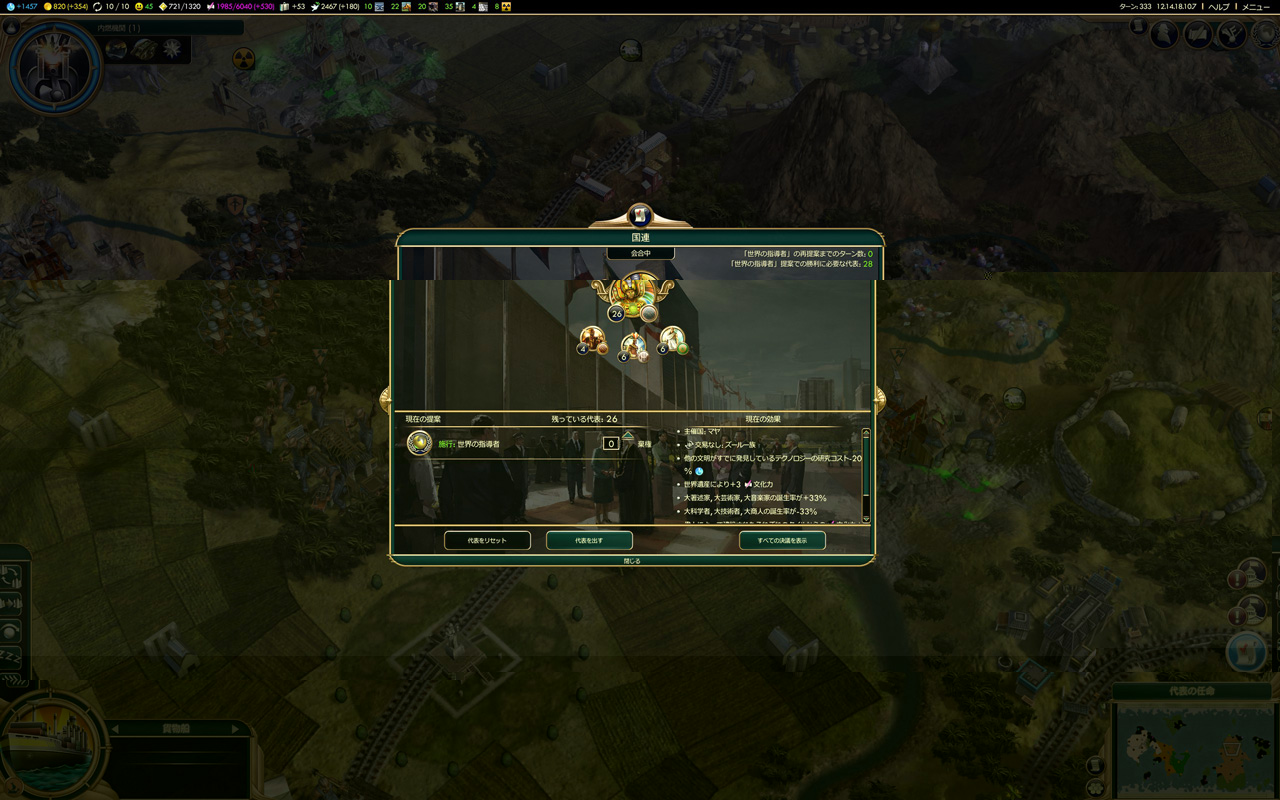Click the effects list scrollbar down arrow
Screen dimensions: 1280x800
point(866,518)
